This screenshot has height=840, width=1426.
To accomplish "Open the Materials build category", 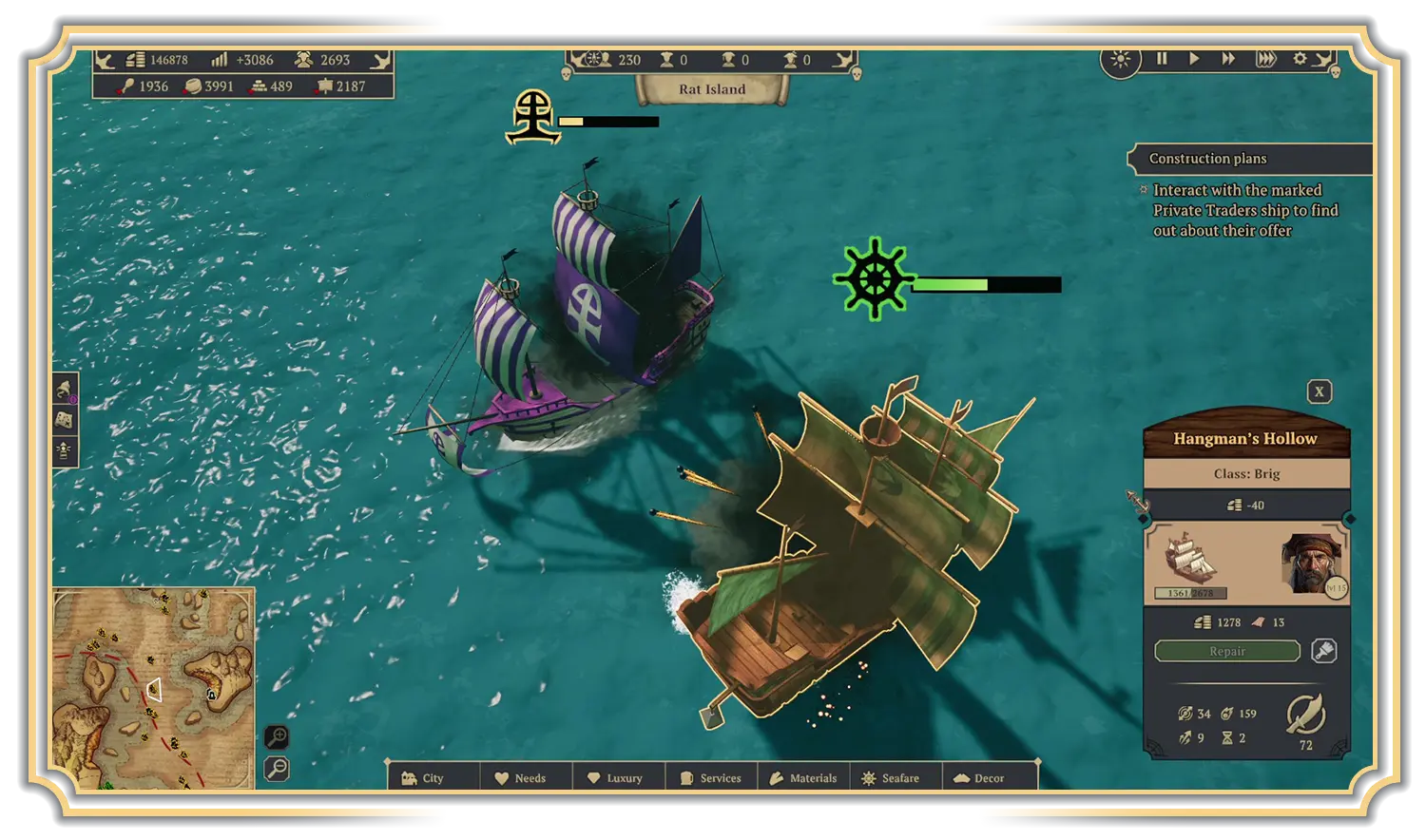I will click(x=807, y=777).
